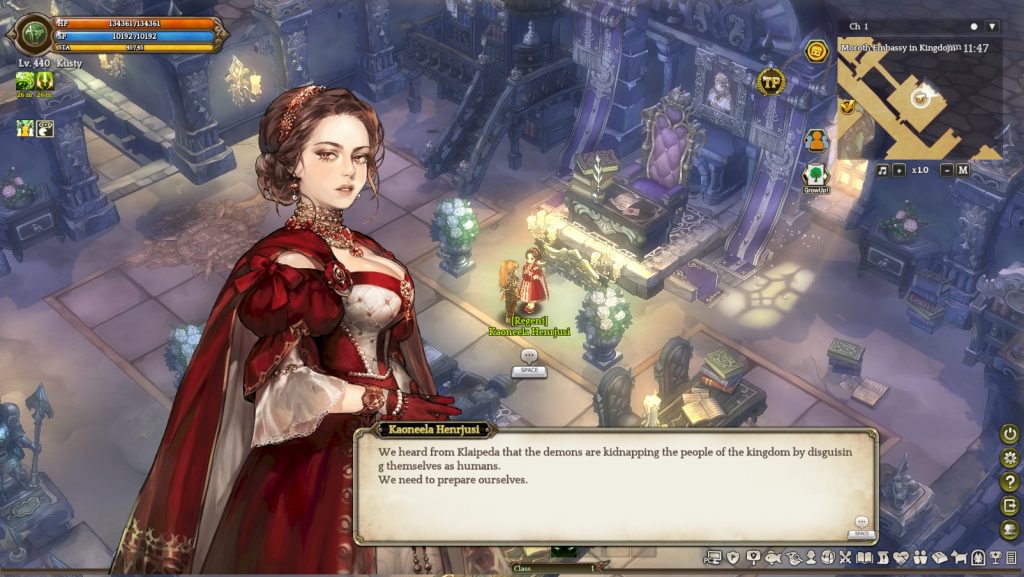1024x577 pixels.
Task: Open the fish icon in bottom toolbar
Action: [771, 557]
